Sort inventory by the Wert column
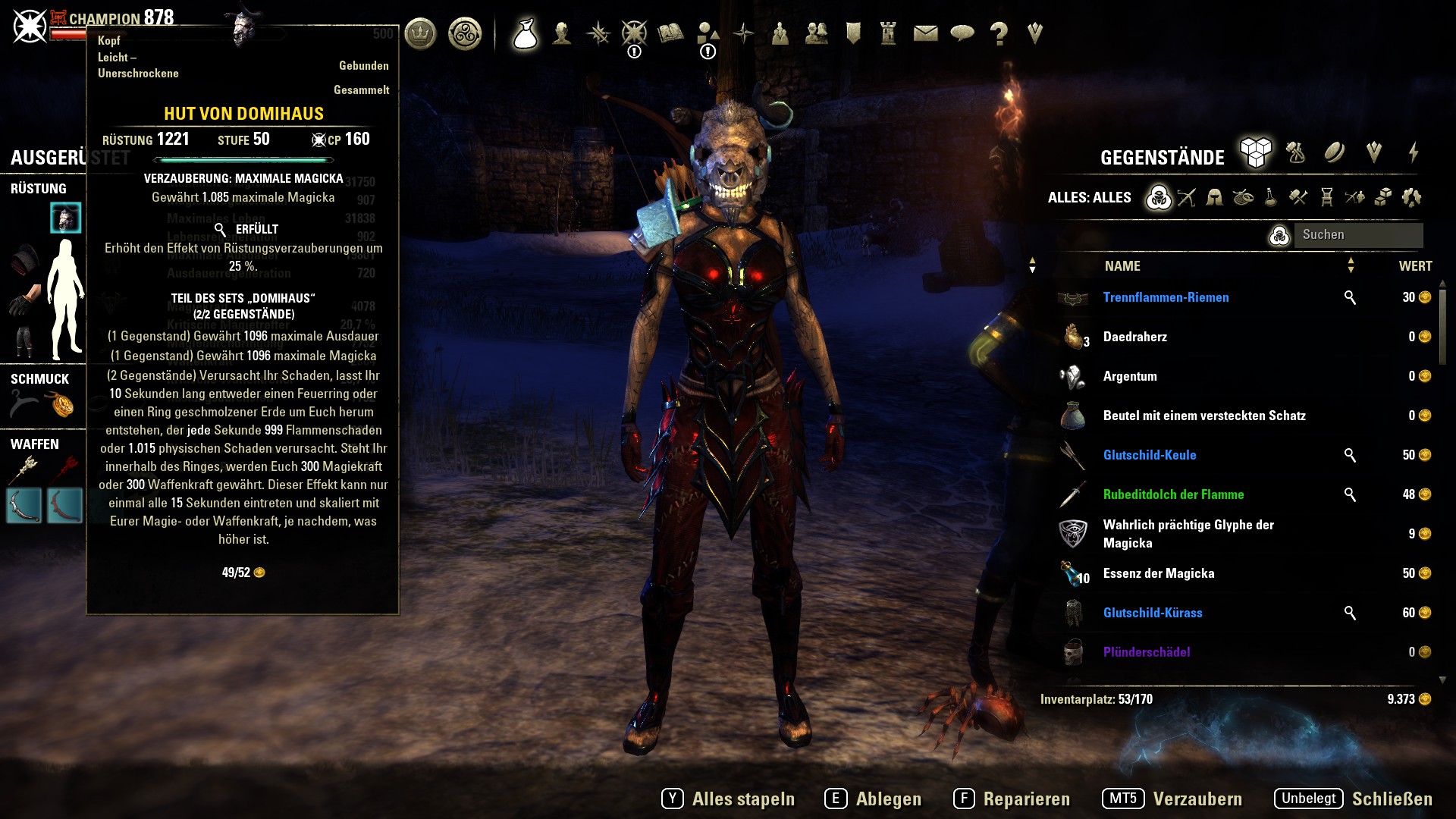 [1415, 266]
